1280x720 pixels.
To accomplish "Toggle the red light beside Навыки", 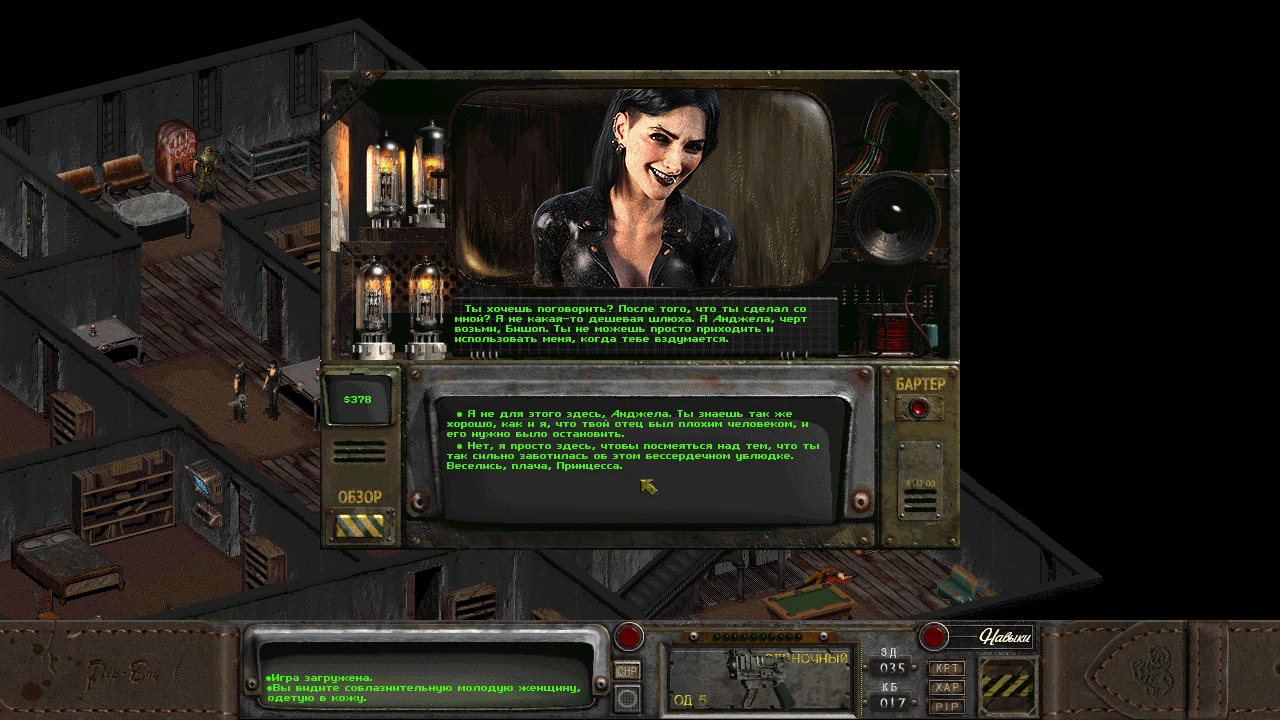I will [x=936, y=634].
